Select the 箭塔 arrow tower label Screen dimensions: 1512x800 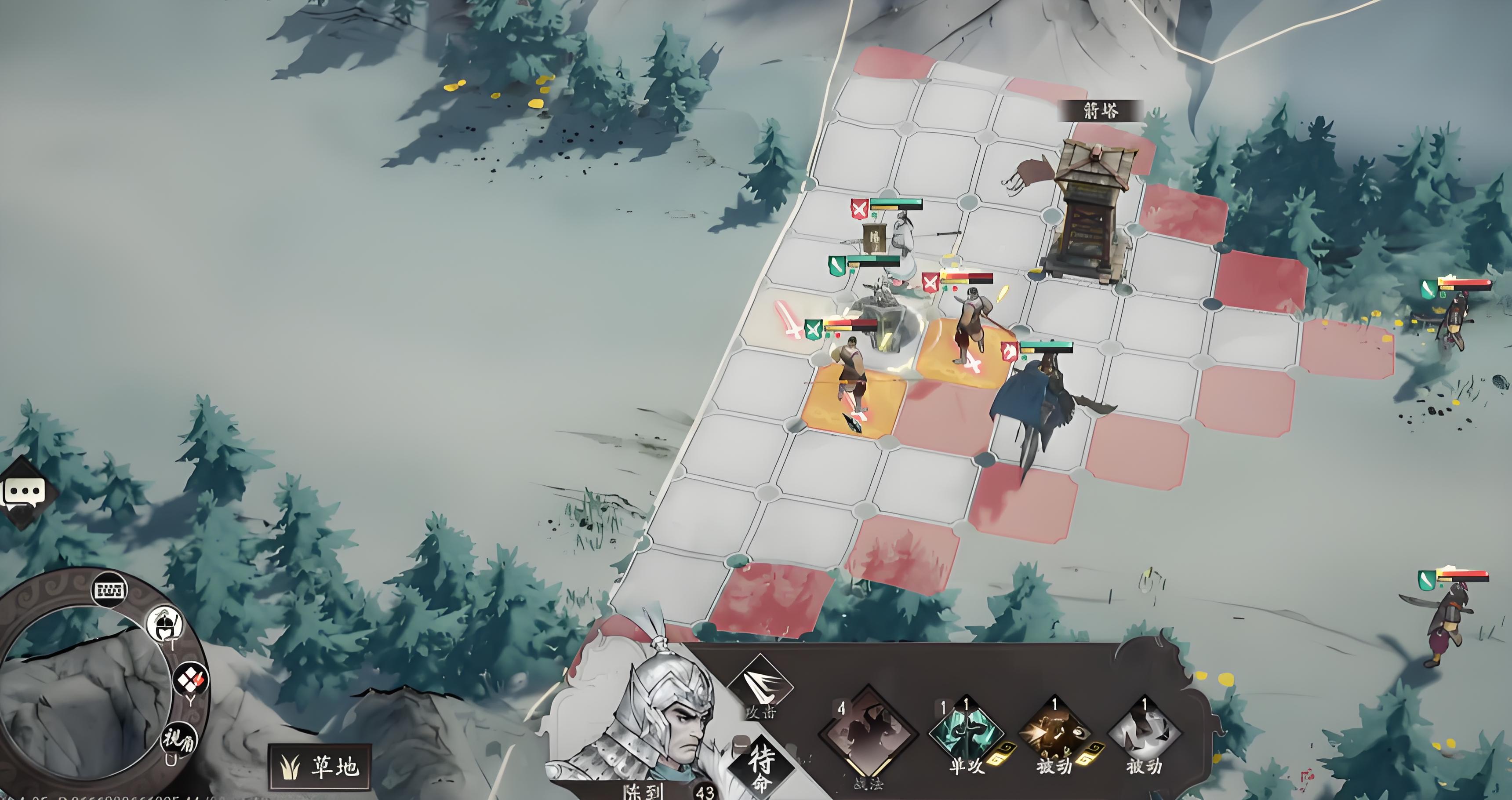(x=1100, y=110)
